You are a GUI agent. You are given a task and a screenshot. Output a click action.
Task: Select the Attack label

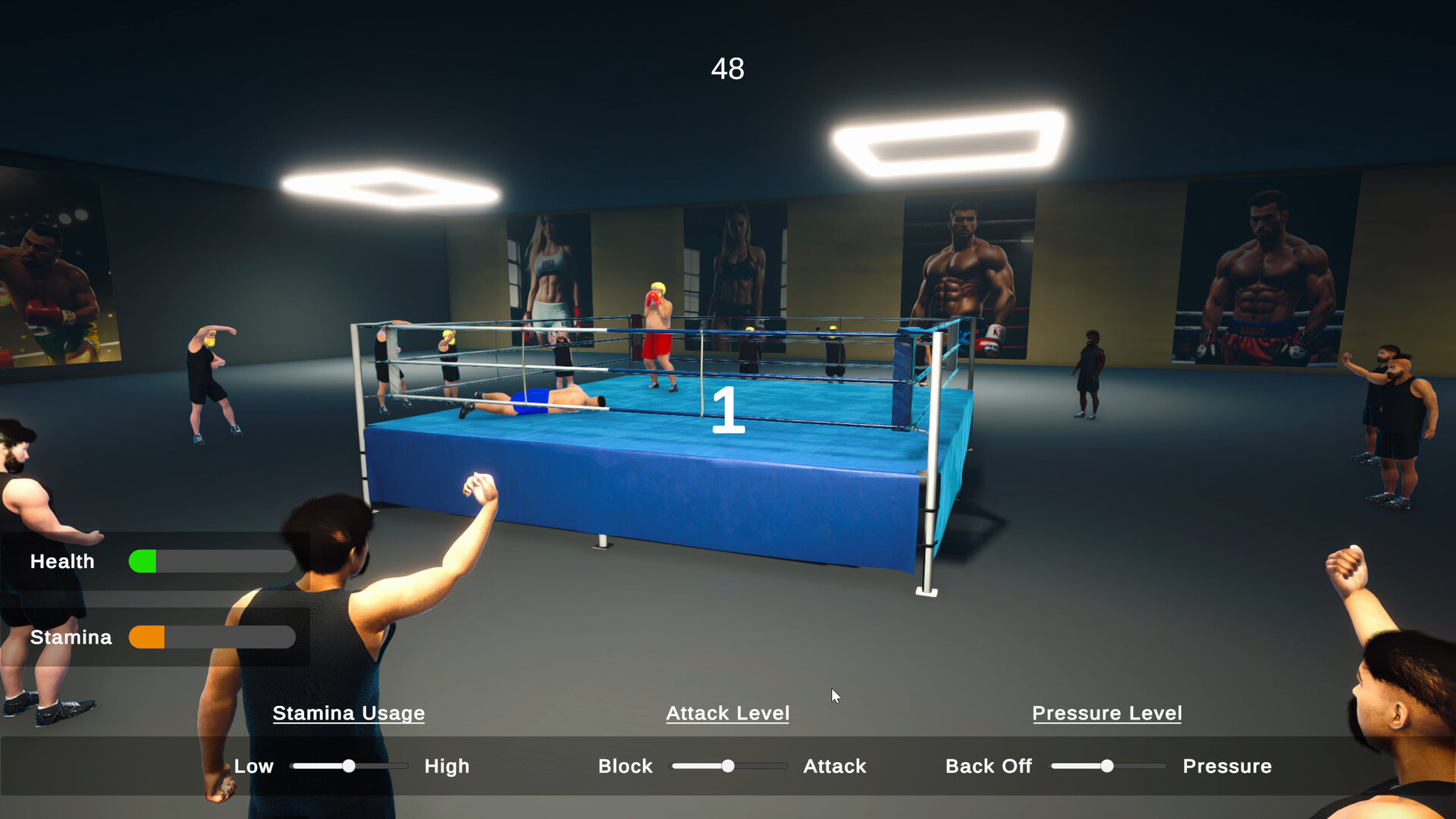coord(834,766)
